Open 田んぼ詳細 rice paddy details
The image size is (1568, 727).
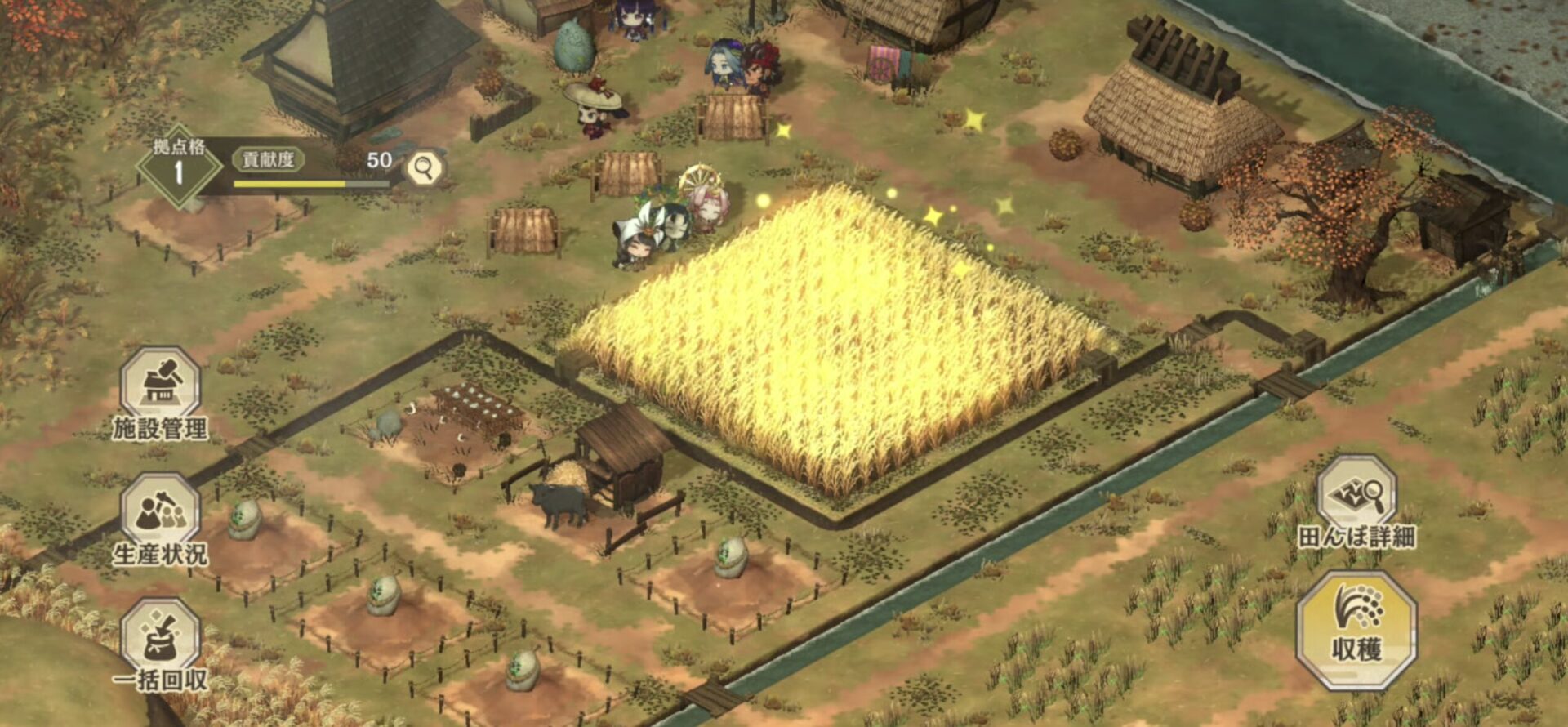(1356, 500)
